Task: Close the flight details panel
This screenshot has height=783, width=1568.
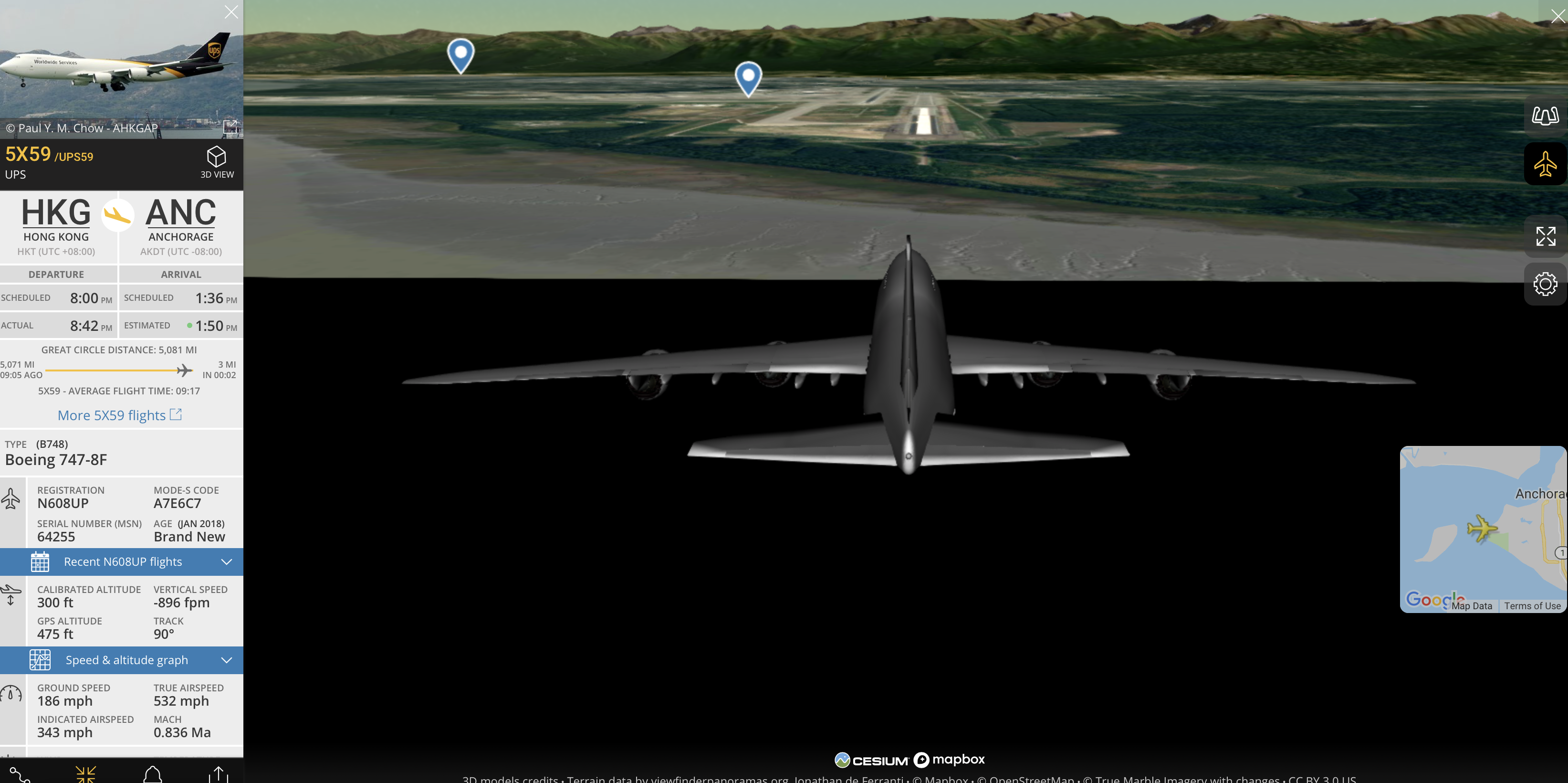Action: click(231, 12)
